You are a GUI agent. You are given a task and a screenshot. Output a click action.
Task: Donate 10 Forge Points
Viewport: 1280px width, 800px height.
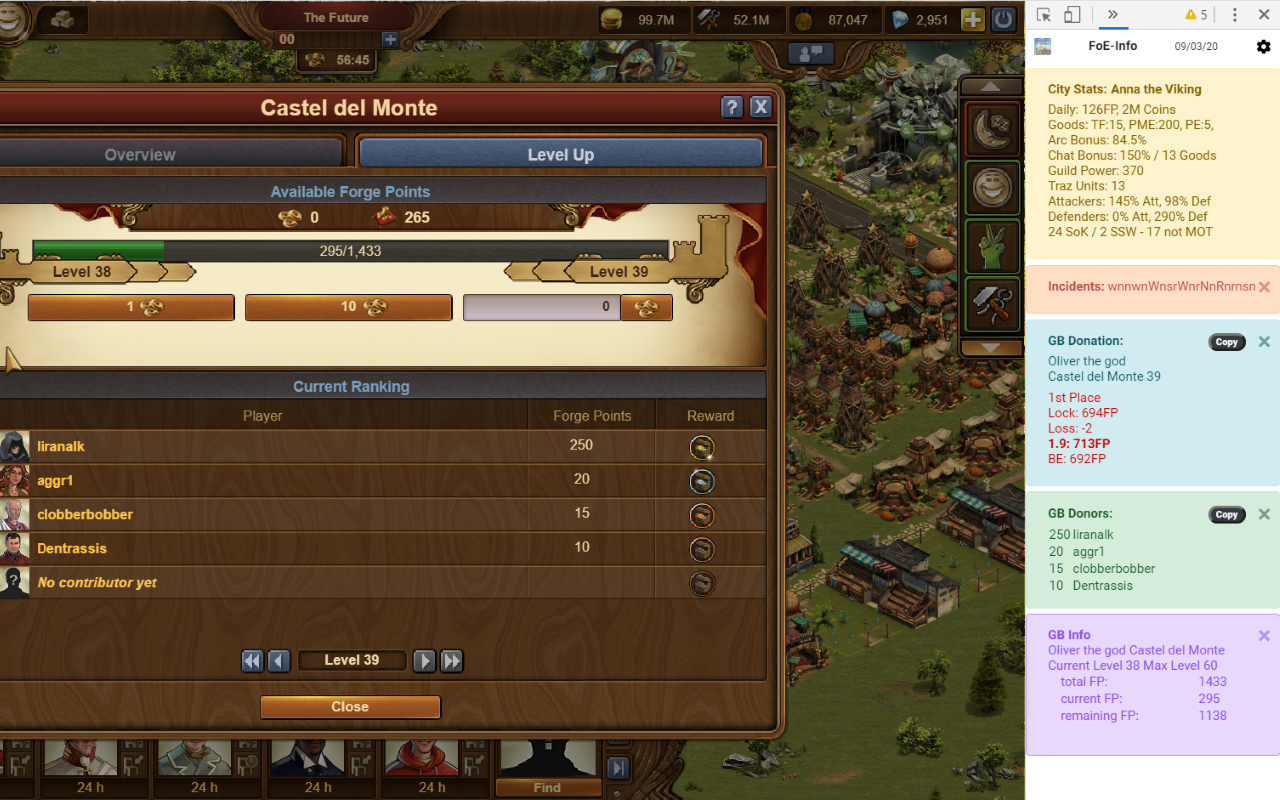348,308
